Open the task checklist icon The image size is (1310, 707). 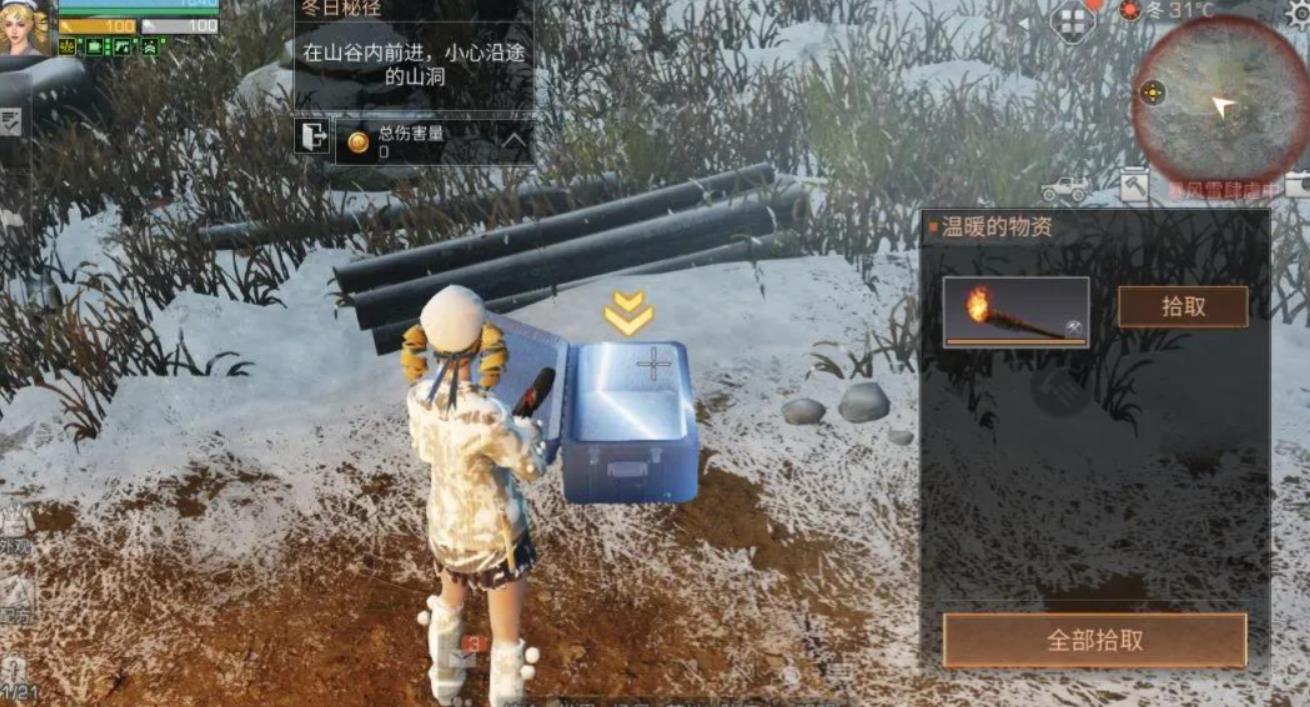pyautogui.click(x=11, y=123)
